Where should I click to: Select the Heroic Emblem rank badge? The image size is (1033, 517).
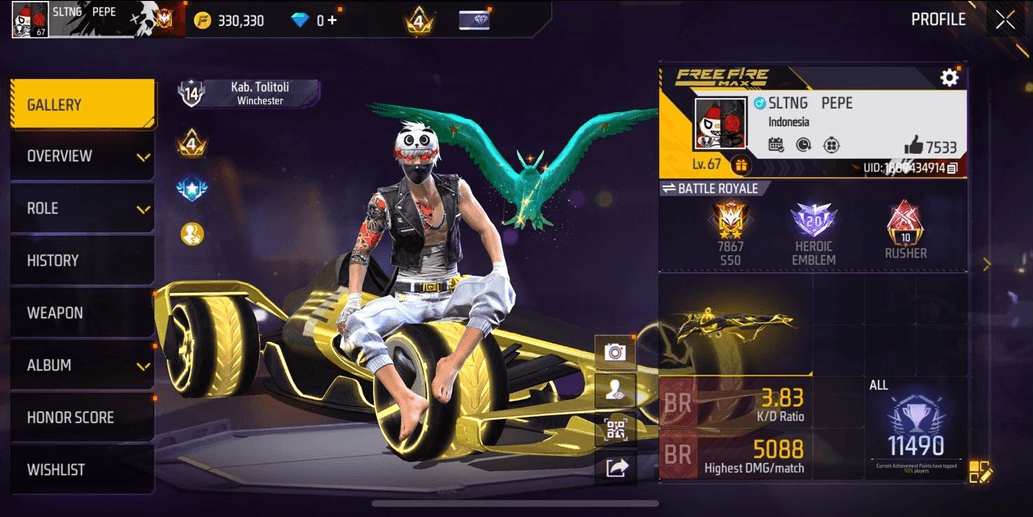(813, 233)
